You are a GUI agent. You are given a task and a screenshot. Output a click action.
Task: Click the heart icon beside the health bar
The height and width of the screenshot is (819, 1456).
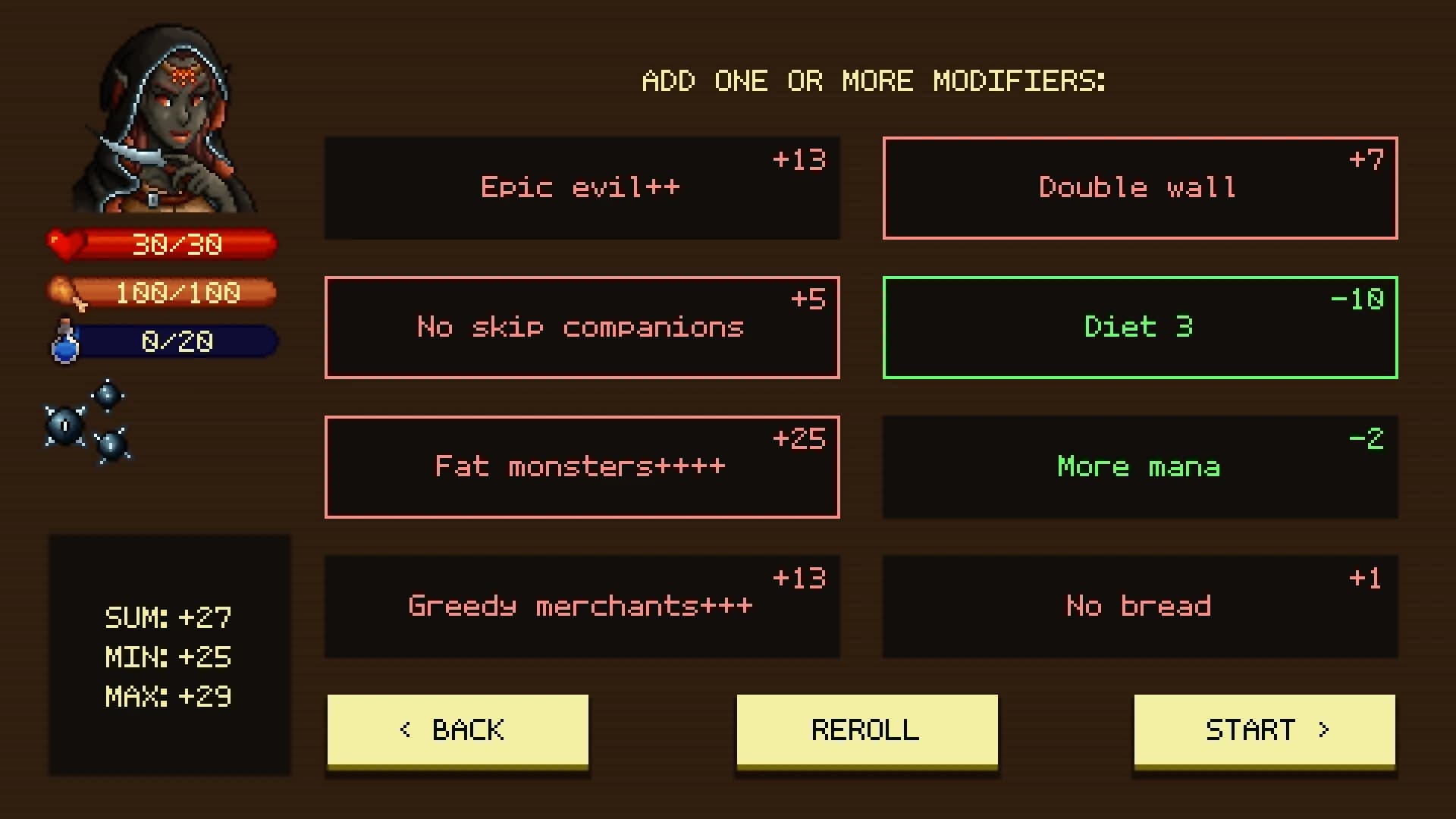(64, 243)
